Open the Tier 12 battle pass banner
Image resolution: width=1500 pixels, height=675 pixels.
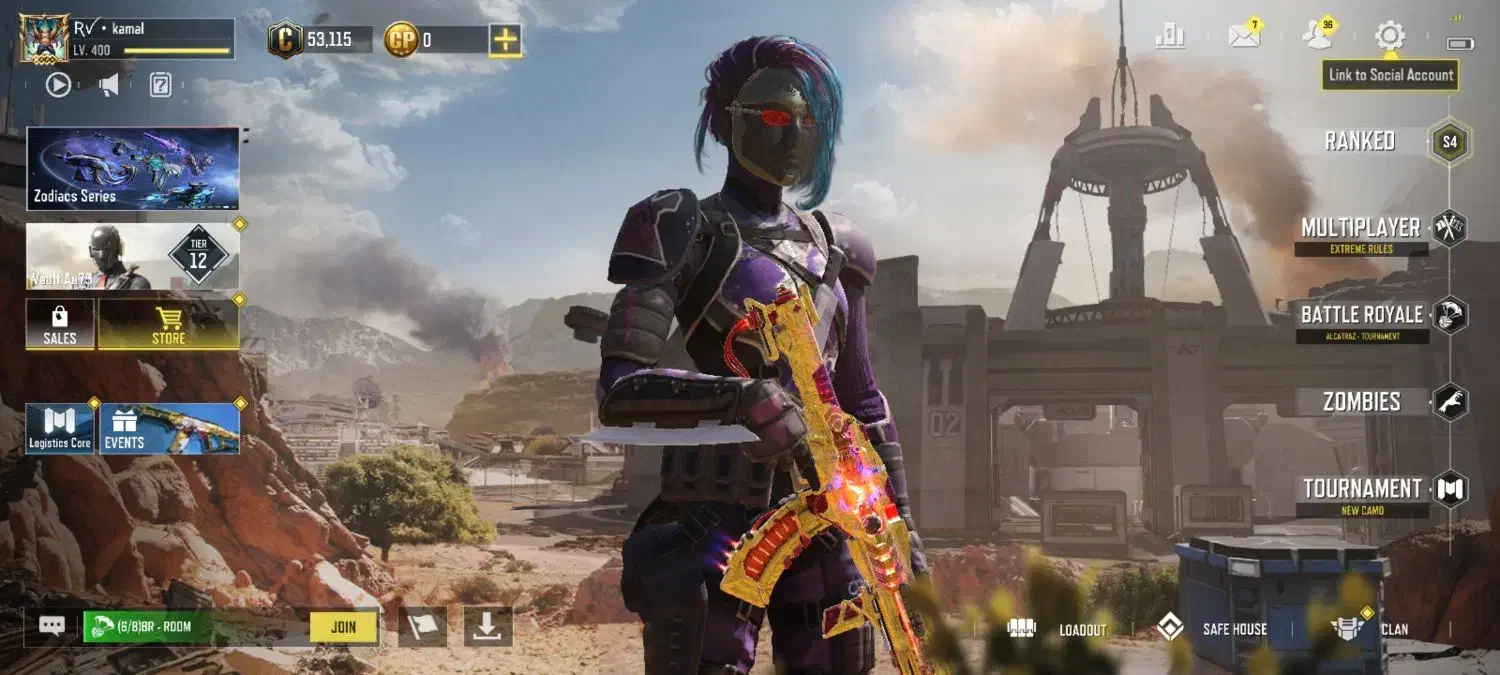(133, 257)
